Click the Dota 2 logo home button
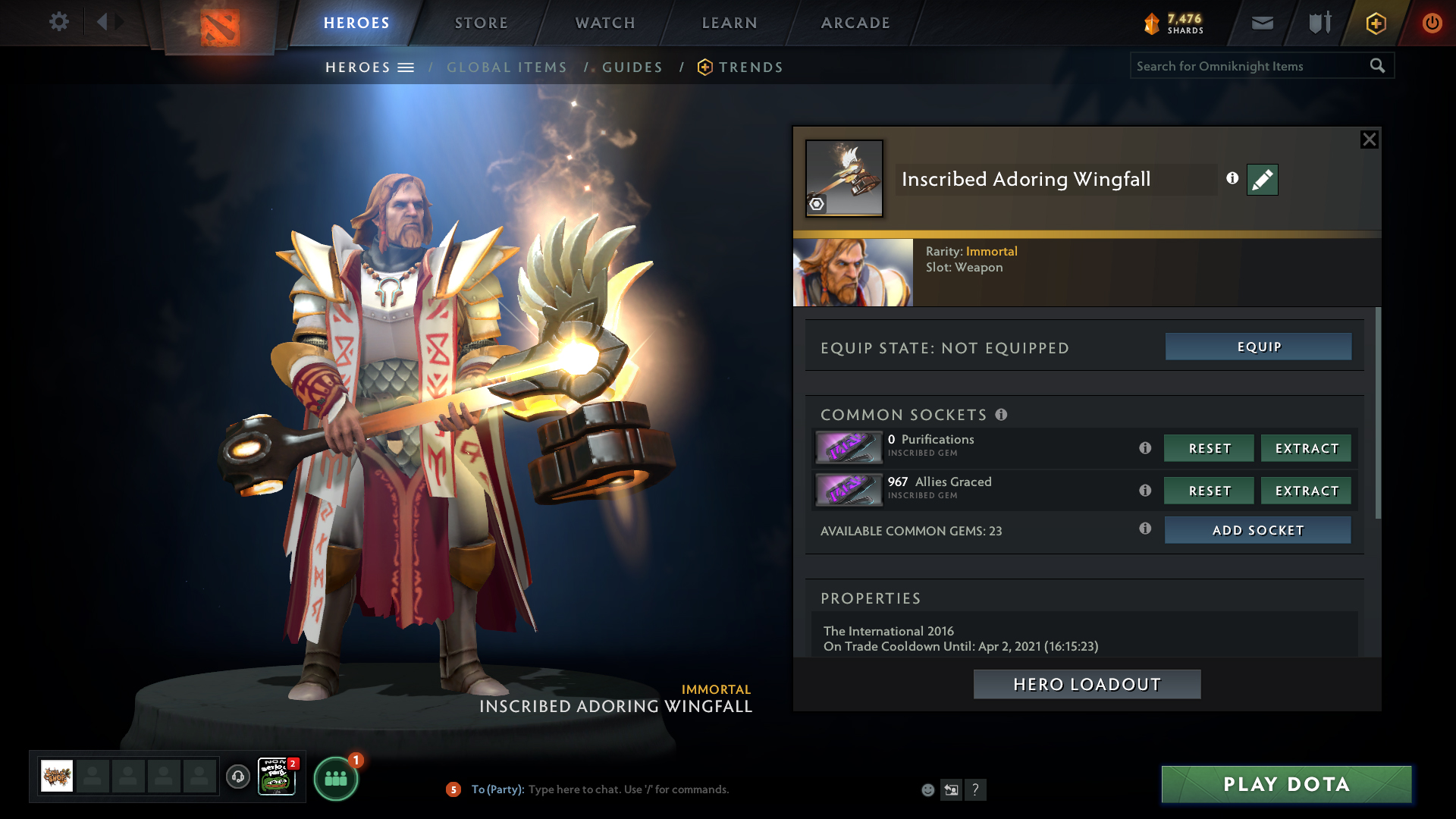This screenshot has height=819, width=1456. click(x=220, y=27)
